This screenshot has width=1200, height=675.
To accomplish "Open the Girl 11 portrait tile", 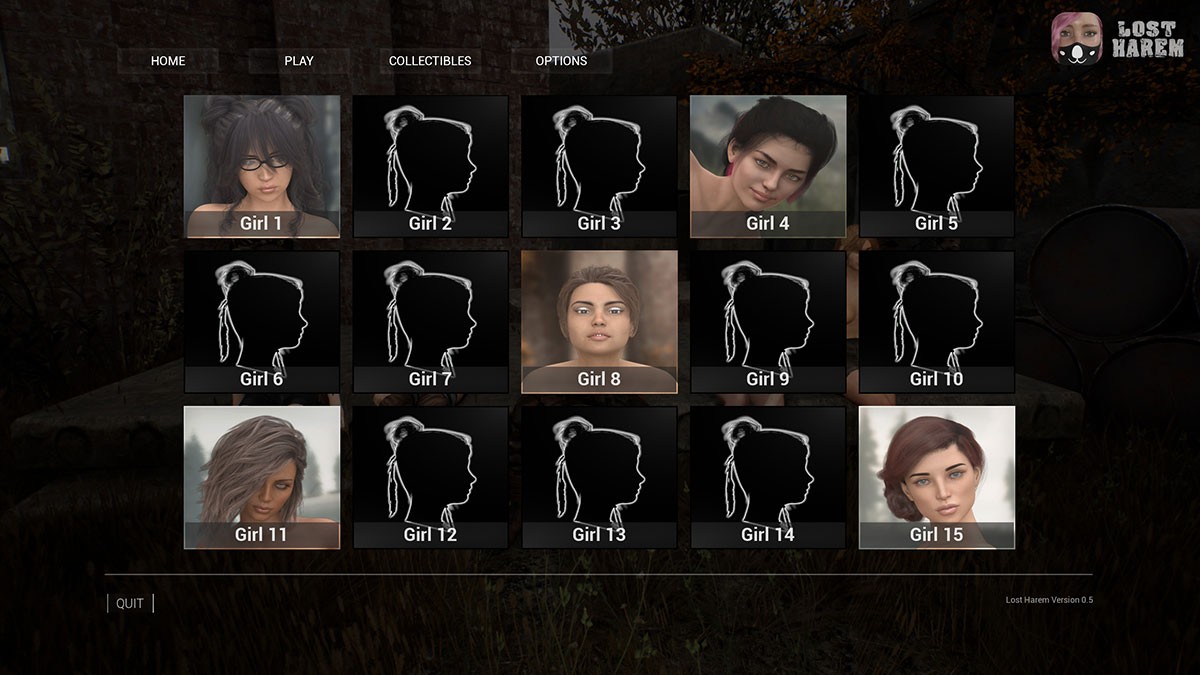I will click(262, 477).
